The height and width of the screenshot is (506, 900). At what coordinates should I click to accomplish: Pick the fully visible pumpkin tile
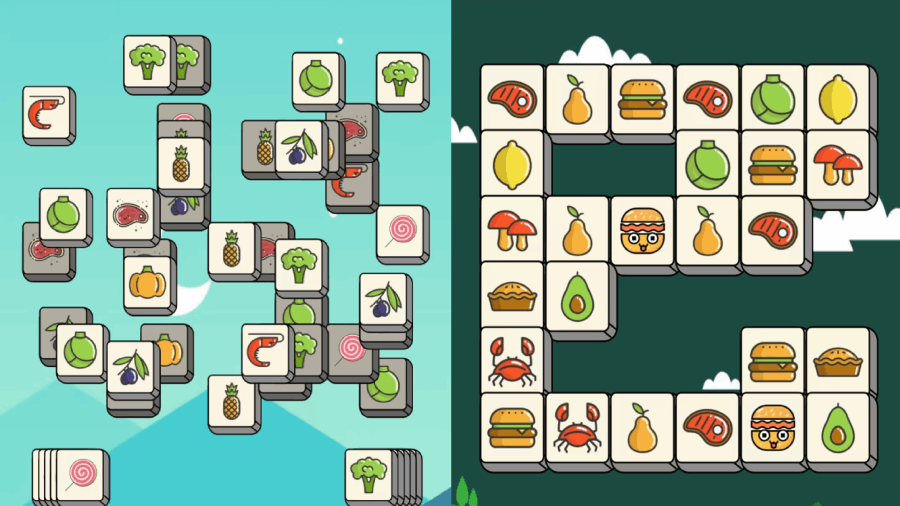coord(148,282)
